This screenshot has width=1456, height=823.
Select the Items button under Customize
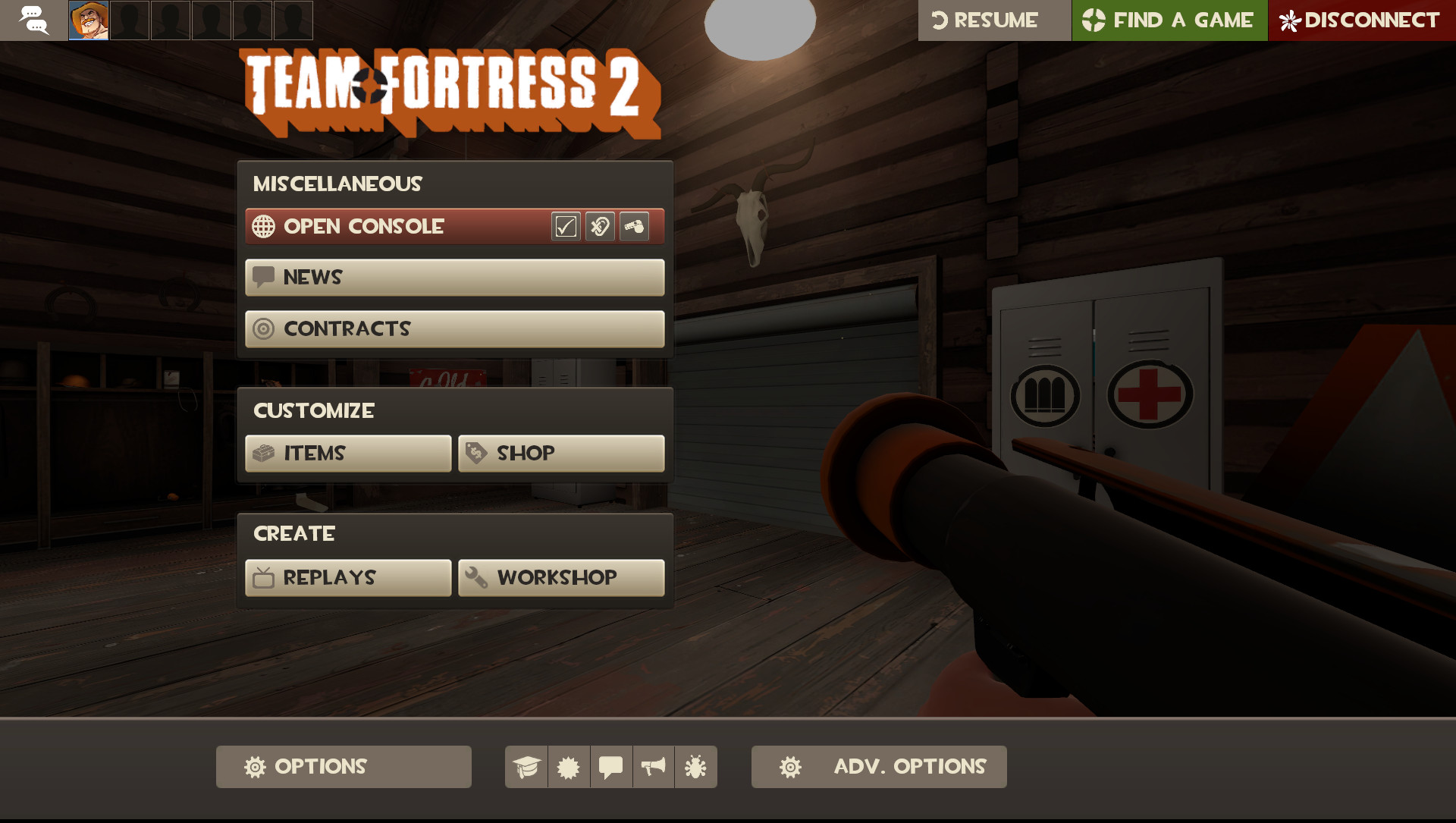click(x=347, y=453)
